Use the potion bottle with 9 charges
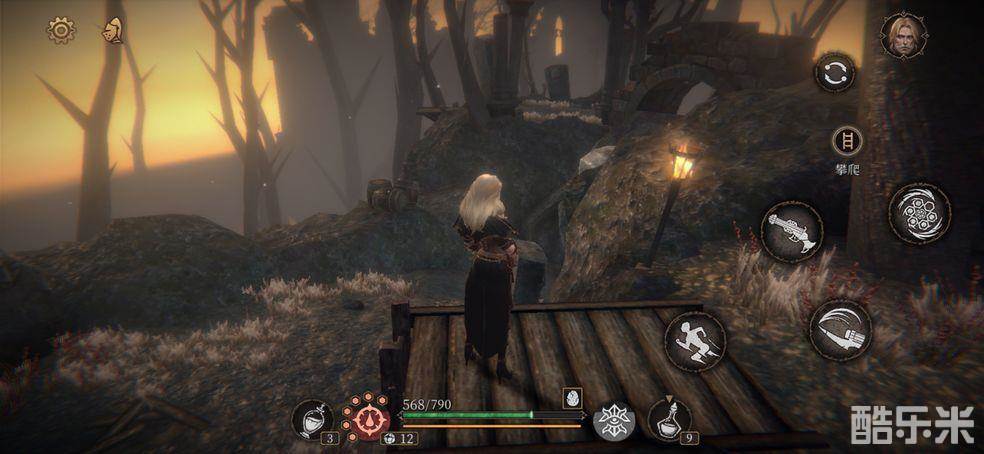The height and width of the screenshot is (454, 984). click(x=668, y=418)
